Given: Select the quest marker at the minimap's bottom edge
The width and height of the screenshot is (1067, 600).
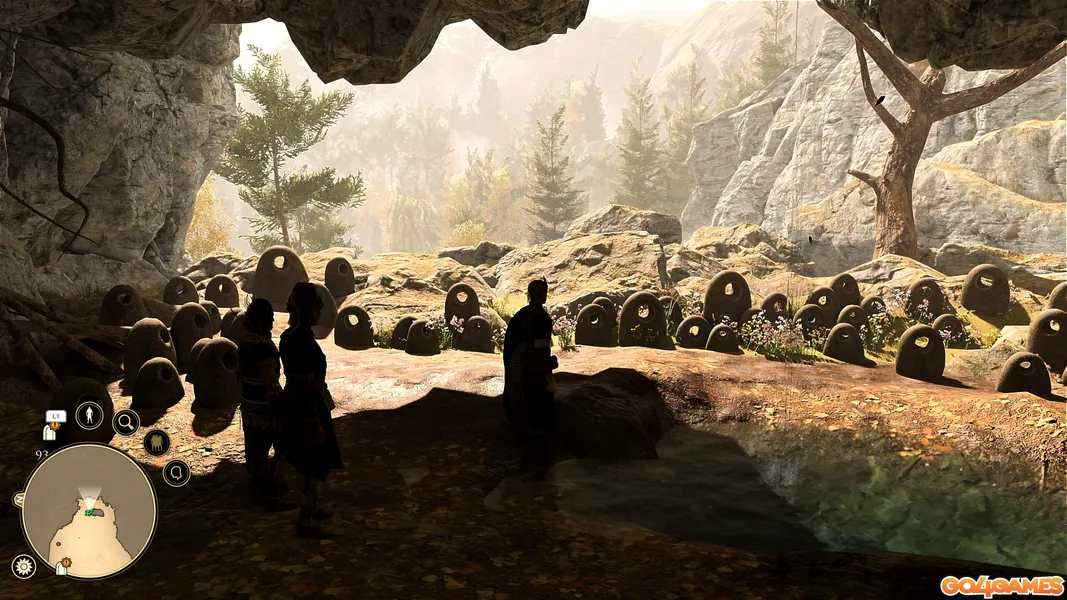Looking at the screenshot, I should click(62, 568).
